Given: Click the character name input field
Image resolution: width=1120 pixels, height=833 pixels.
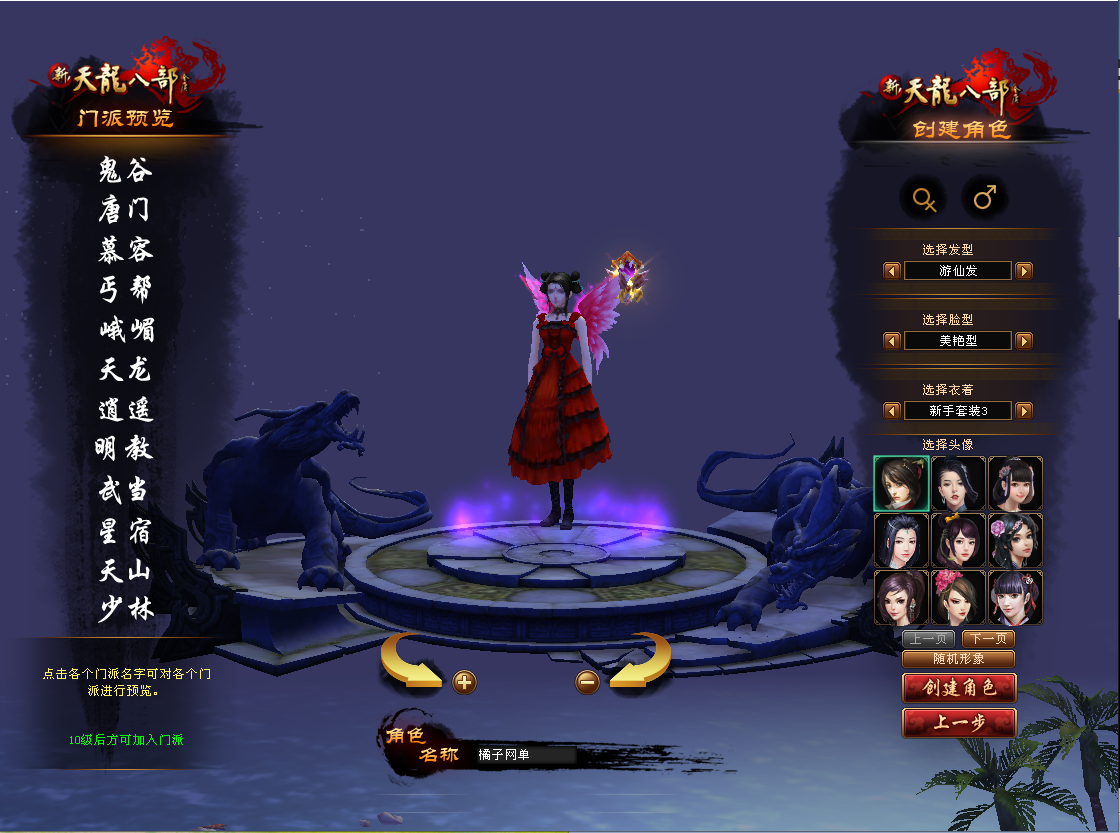Looking at the screenshot, I should pyautogui.click(x=525, y=755).
